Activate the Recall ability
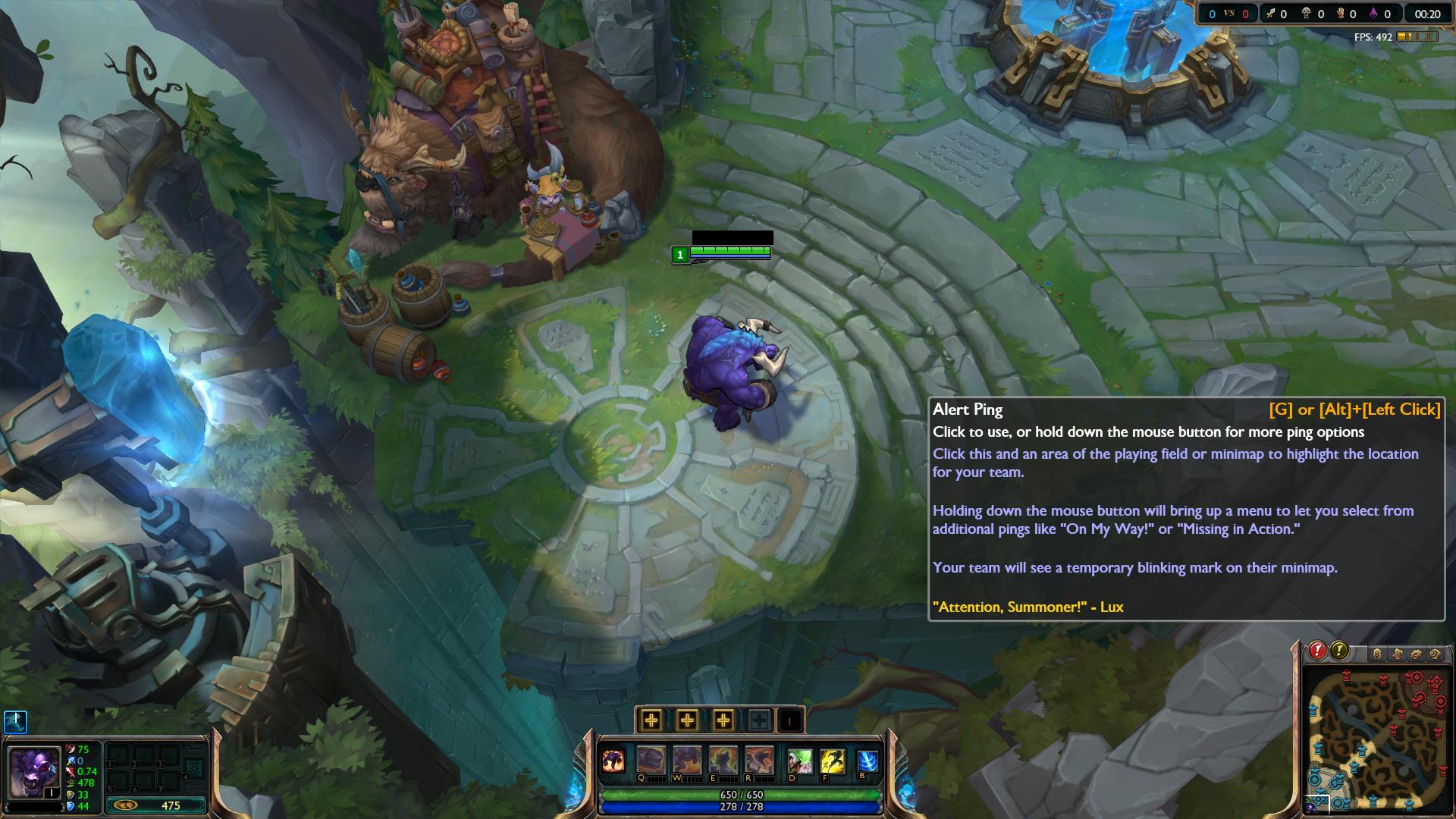This screenshot has width=1456, height=819. pyautogui.click(x=867, y=760)
